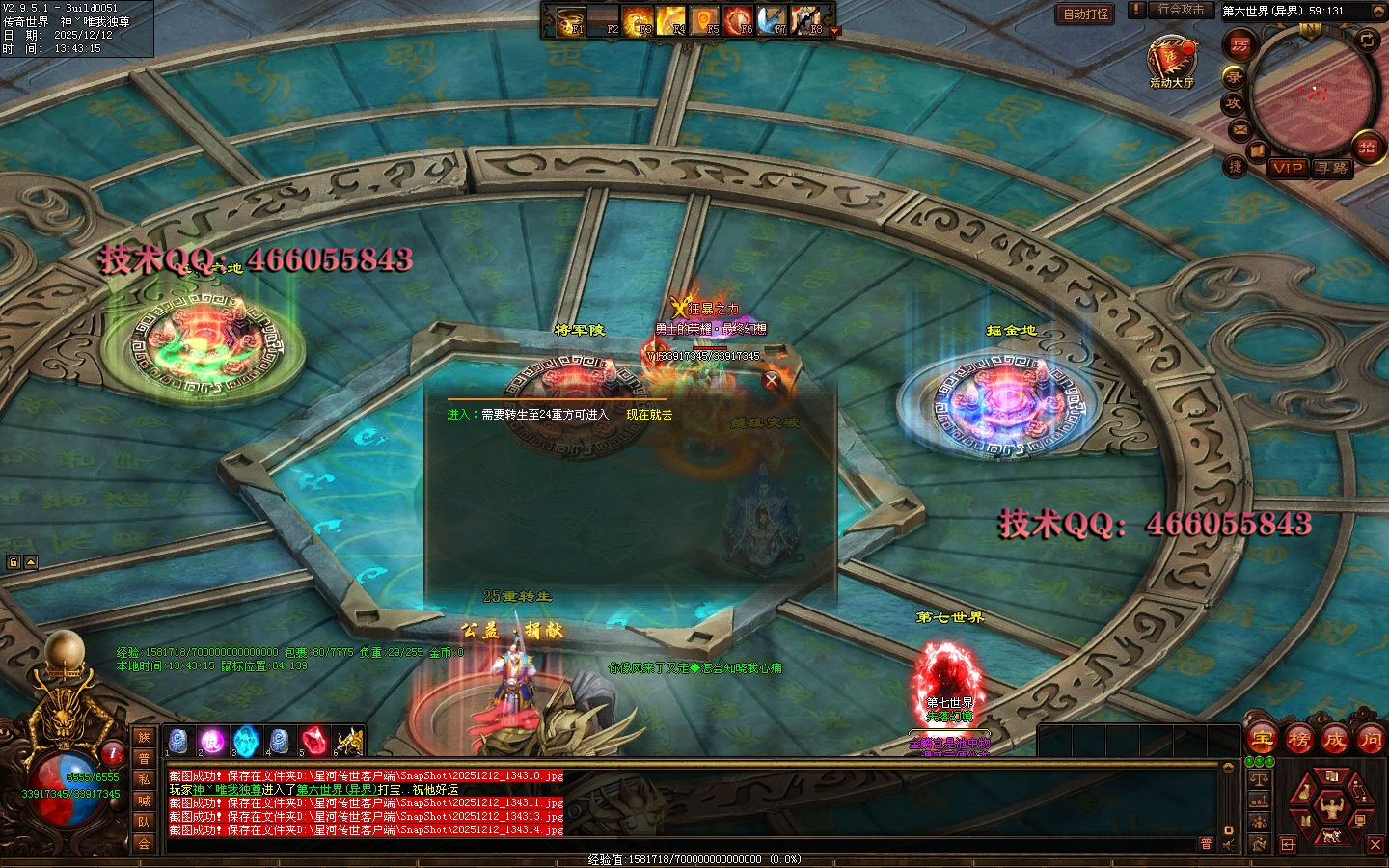The width and height of the screenshot is (1389, 868).
Task: Click the 历 calendar button near minimap
Action: 1239,44
